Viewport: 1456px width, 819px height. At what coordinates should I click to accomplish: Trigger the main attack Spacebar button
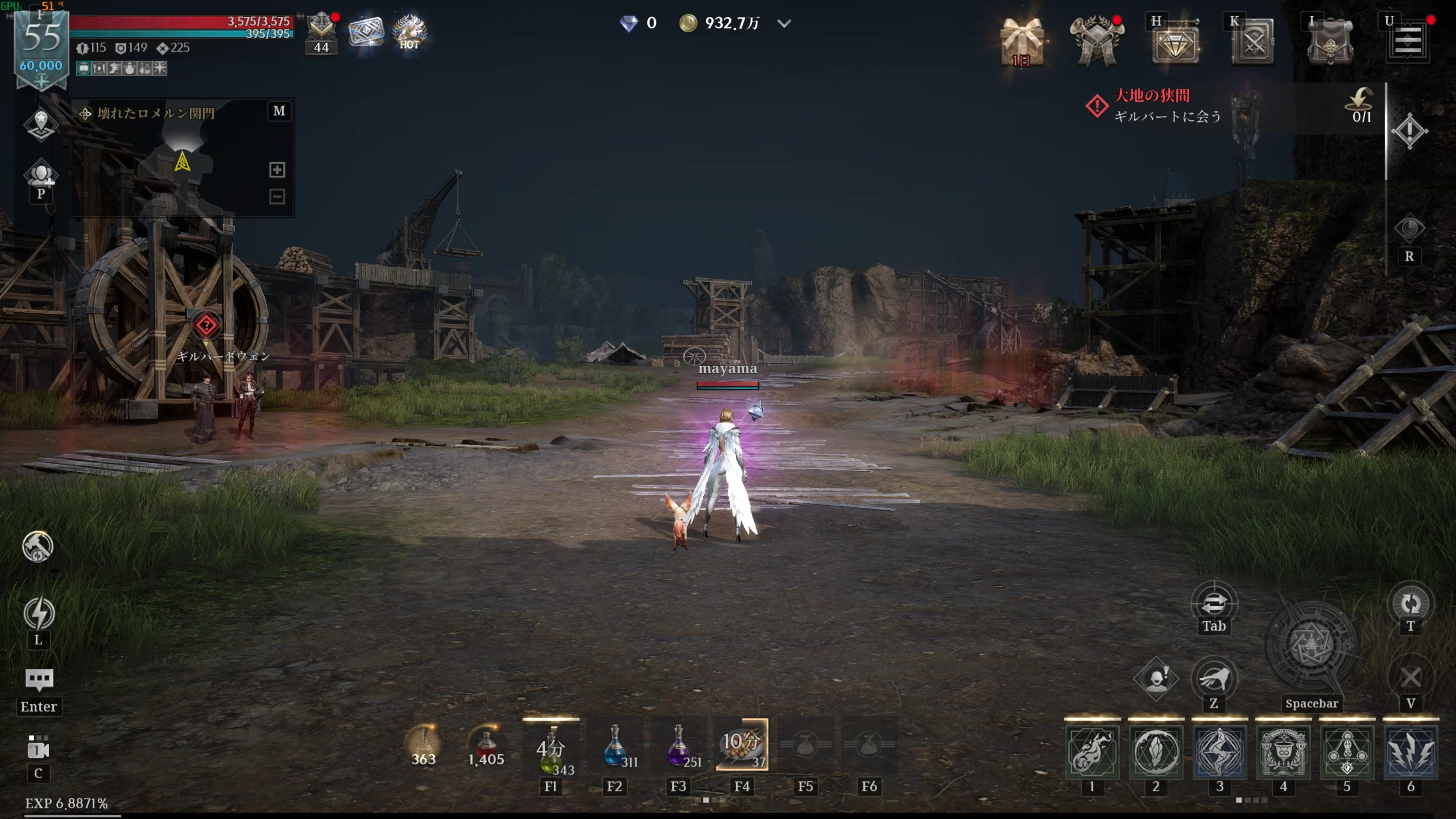(x=1311, y=646)
